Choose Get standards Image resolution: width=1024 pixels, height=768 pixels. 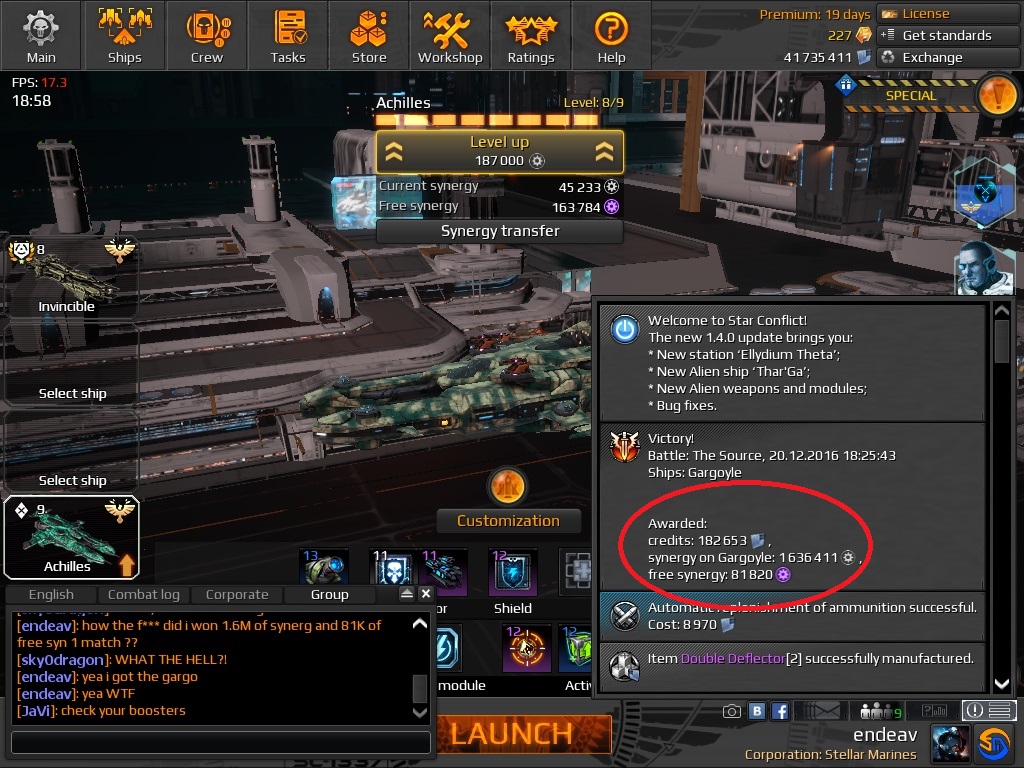tap(935, 35)
